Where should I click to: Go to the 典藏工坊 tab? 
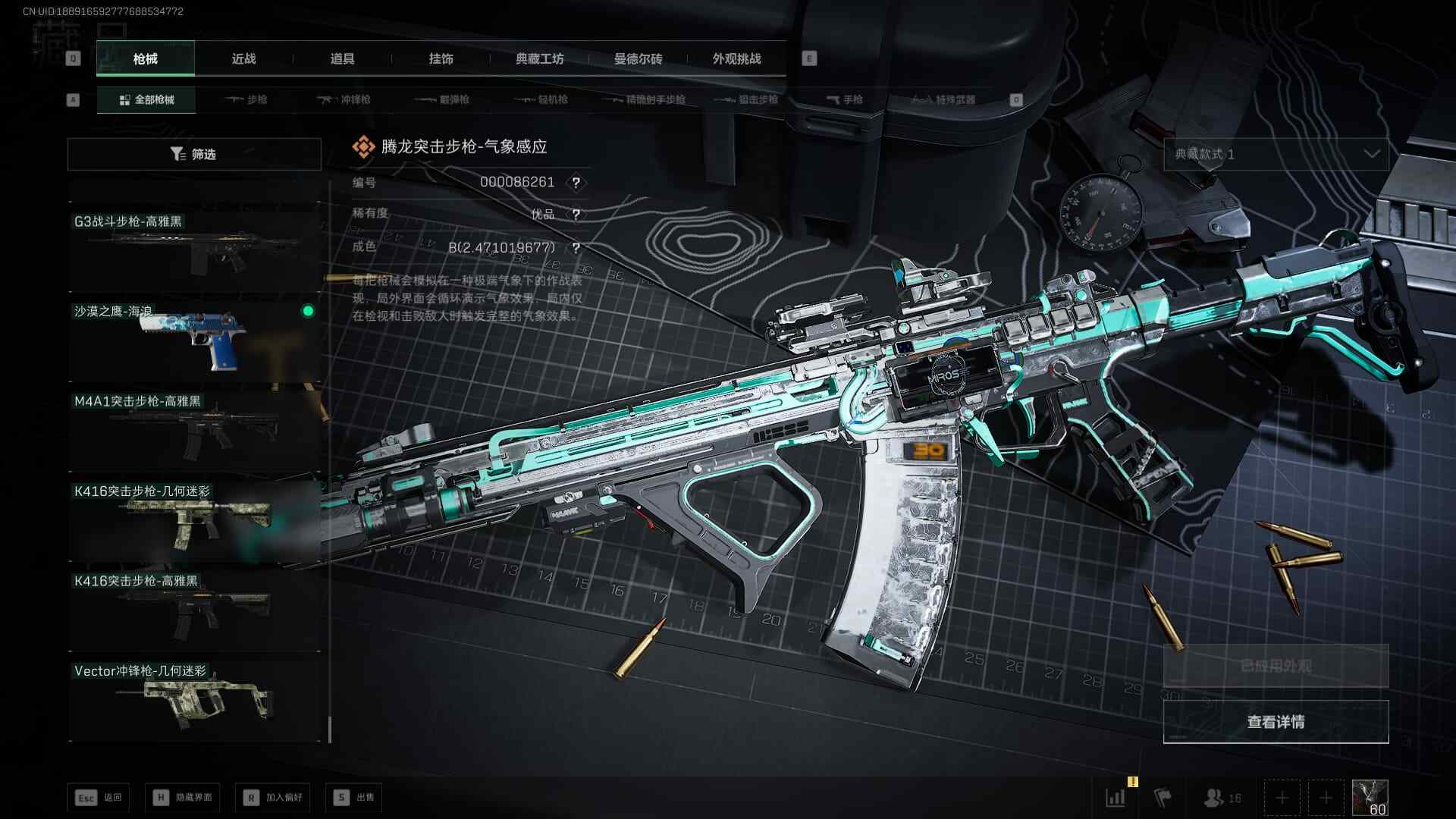tap(539, 59)
